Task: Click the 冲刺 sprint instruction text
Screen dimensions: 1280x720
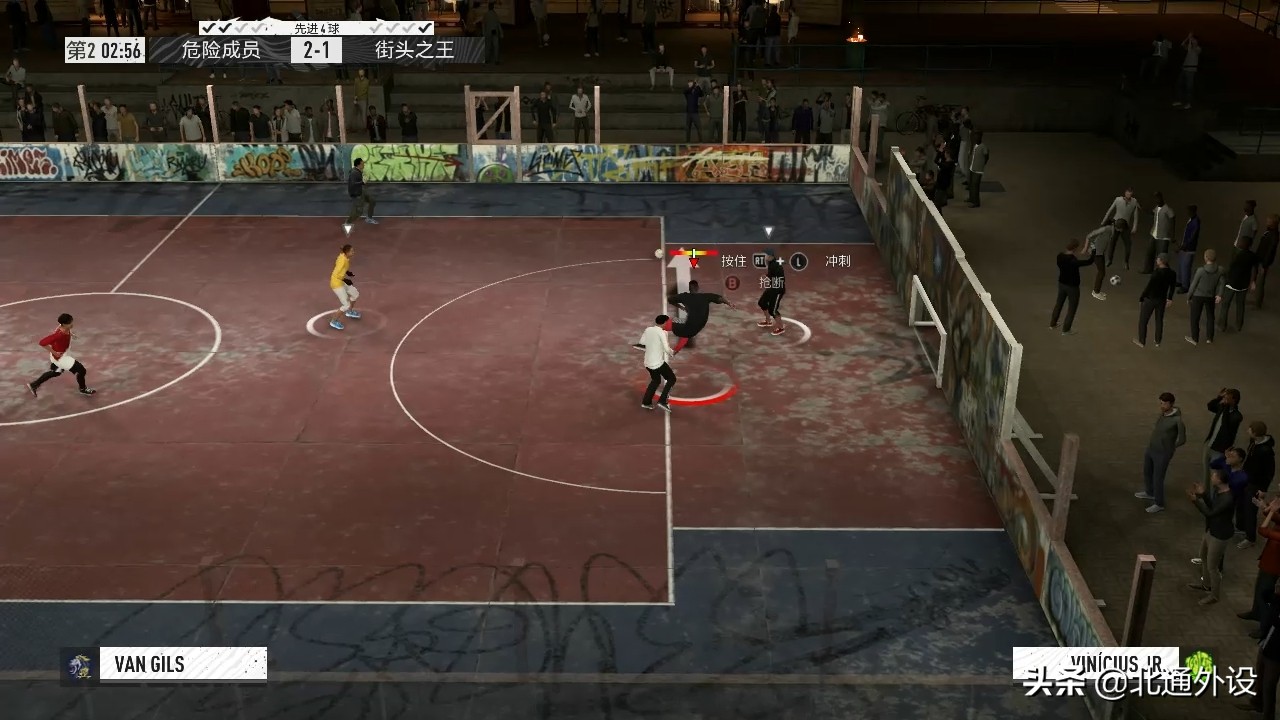Action: (837, 260)
